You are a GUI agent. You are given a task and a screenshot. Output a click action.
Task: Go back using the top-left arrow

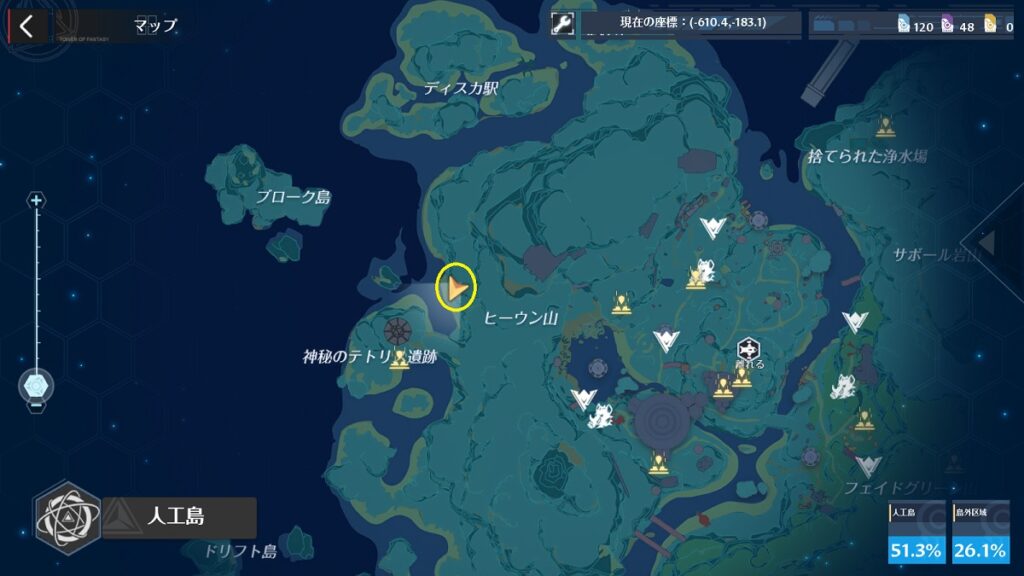tap(26, 26)
